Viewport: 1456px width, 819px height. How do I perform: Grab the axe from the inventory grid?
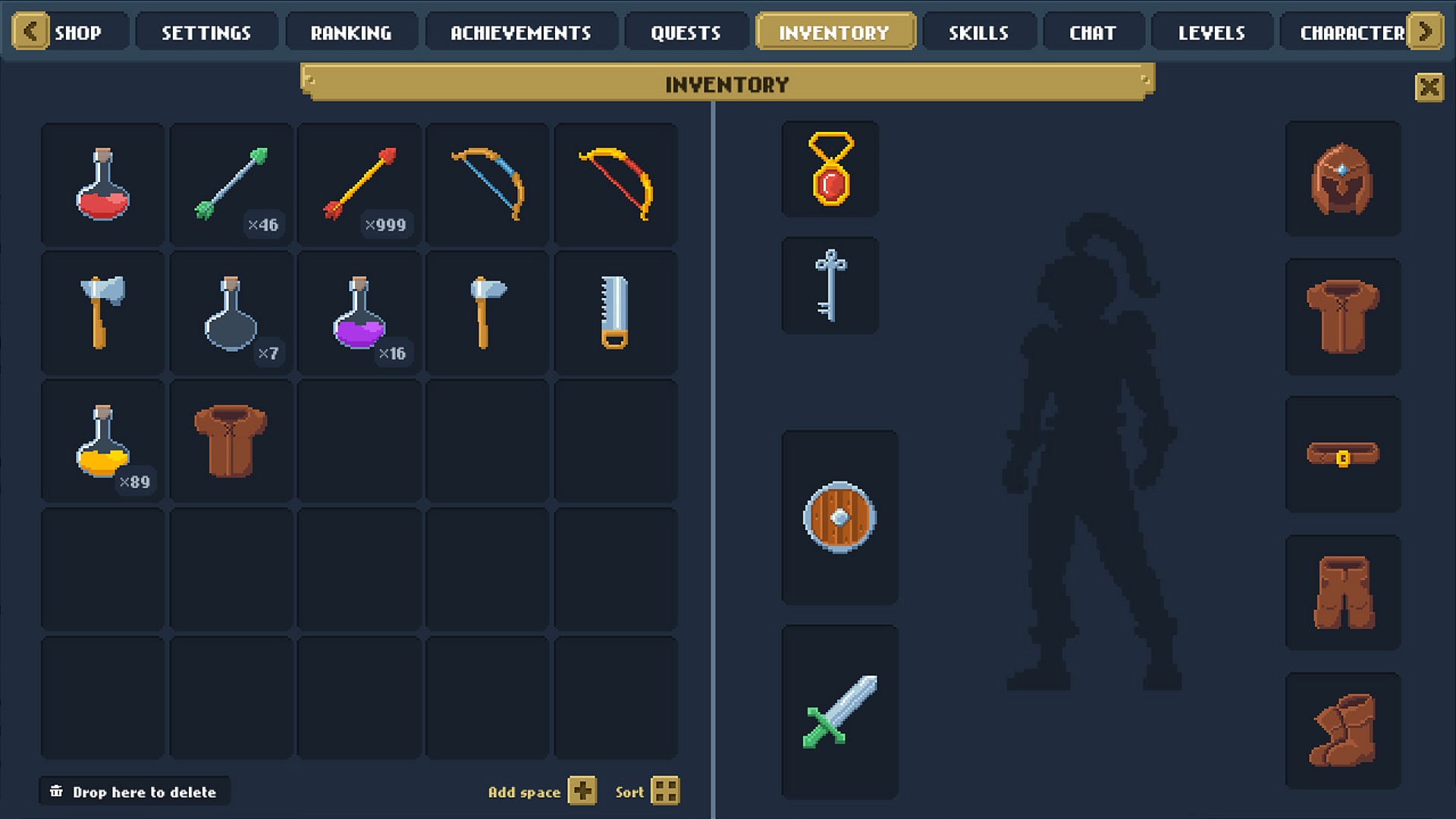102,313
